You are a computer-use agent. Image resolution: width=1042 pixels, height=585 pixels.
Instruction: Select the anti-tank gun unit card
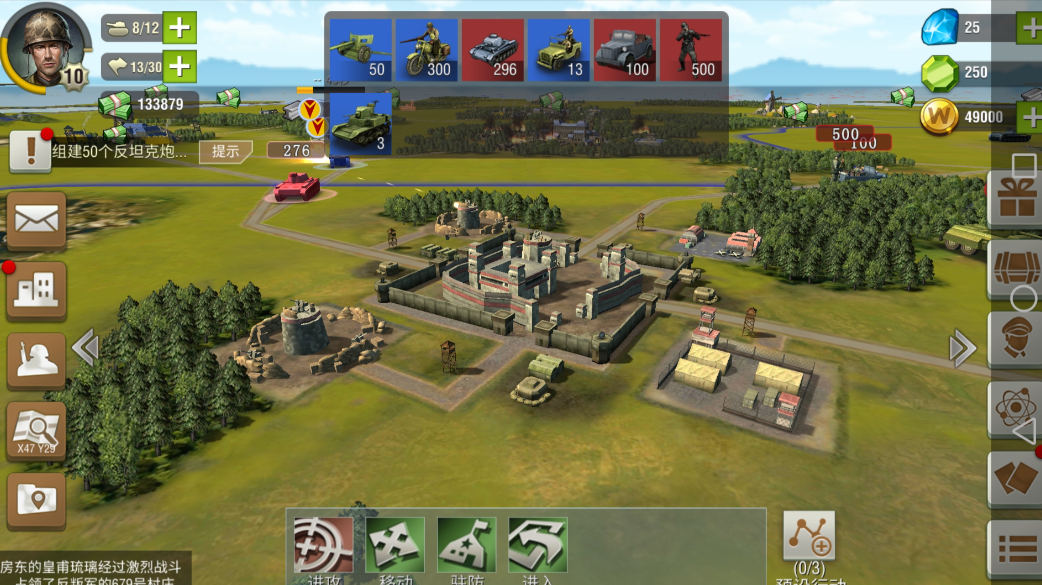[360, 50]
